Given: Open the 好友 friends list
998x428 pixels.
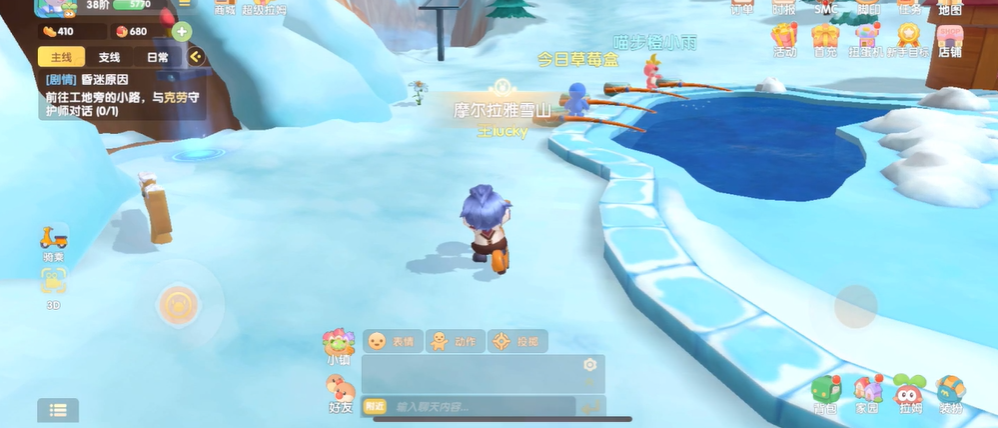Looking at the screenshot, I should click(x=341, y=392).
